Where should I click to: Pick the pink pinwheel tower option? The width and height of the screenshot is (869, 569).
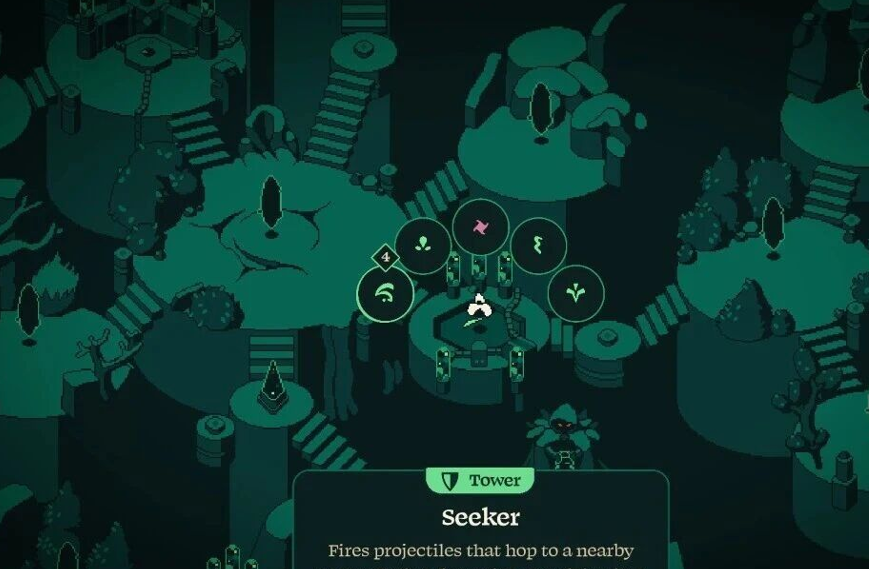click(480, 226)
